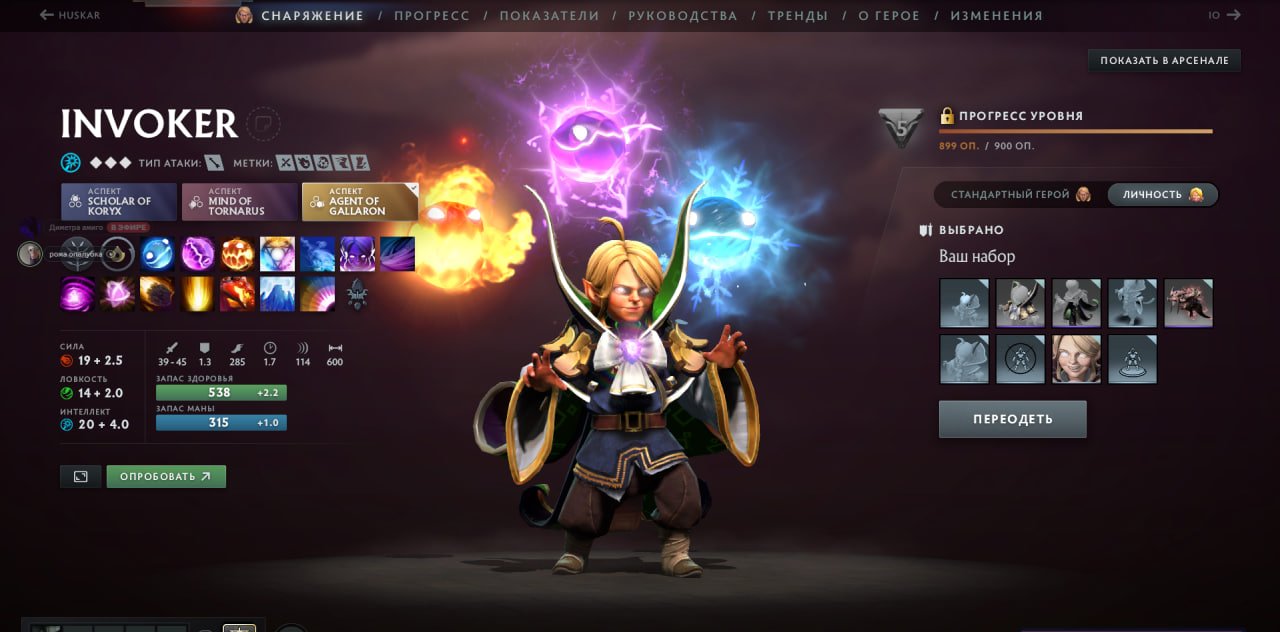Image resolution: width=1280 pixels, height=632 pixels.
Task: Select the Scholar of Koryx aspect
Action: pos(119,201)
